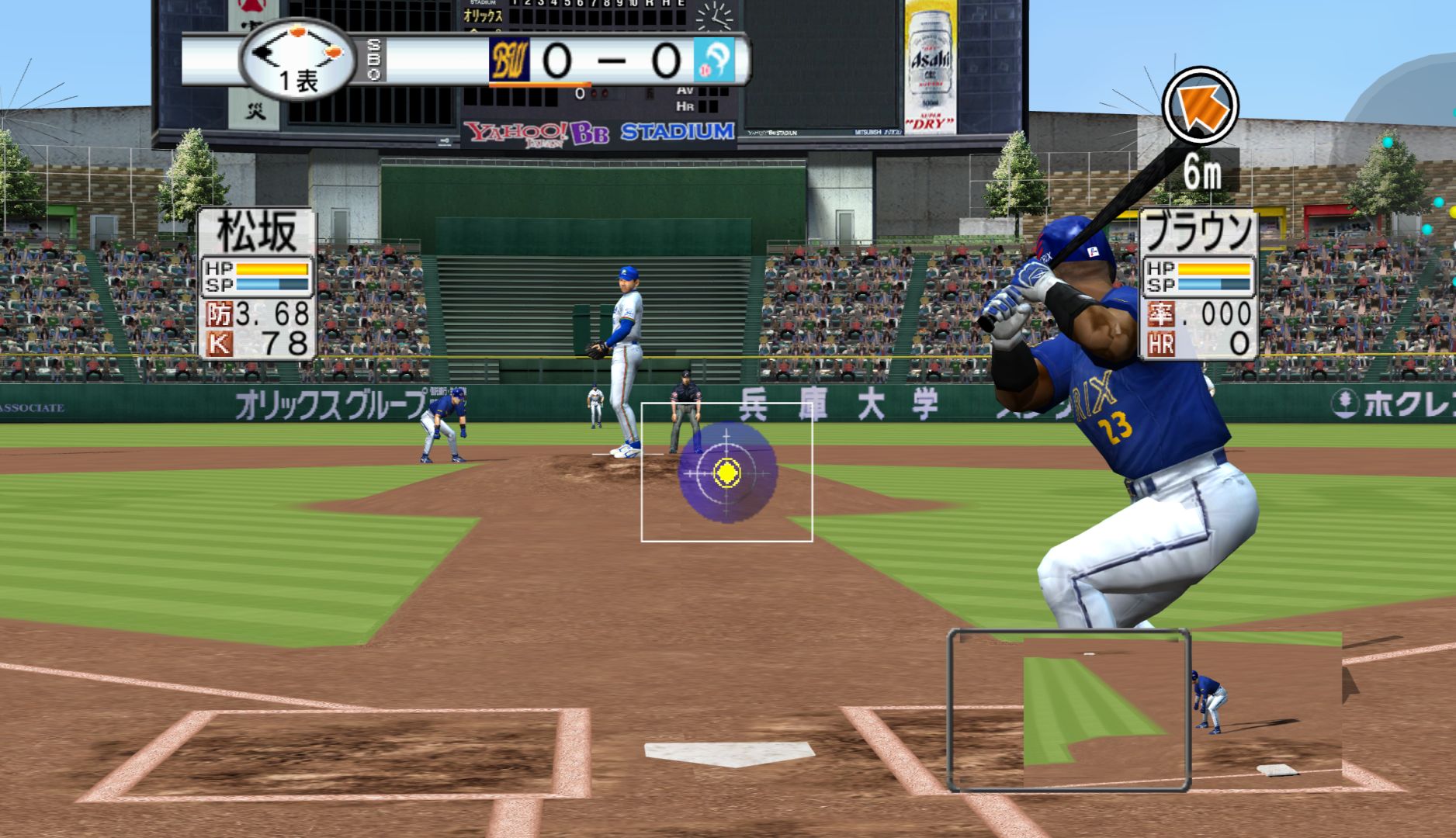Click the light blue away team logo

(712, 60)
